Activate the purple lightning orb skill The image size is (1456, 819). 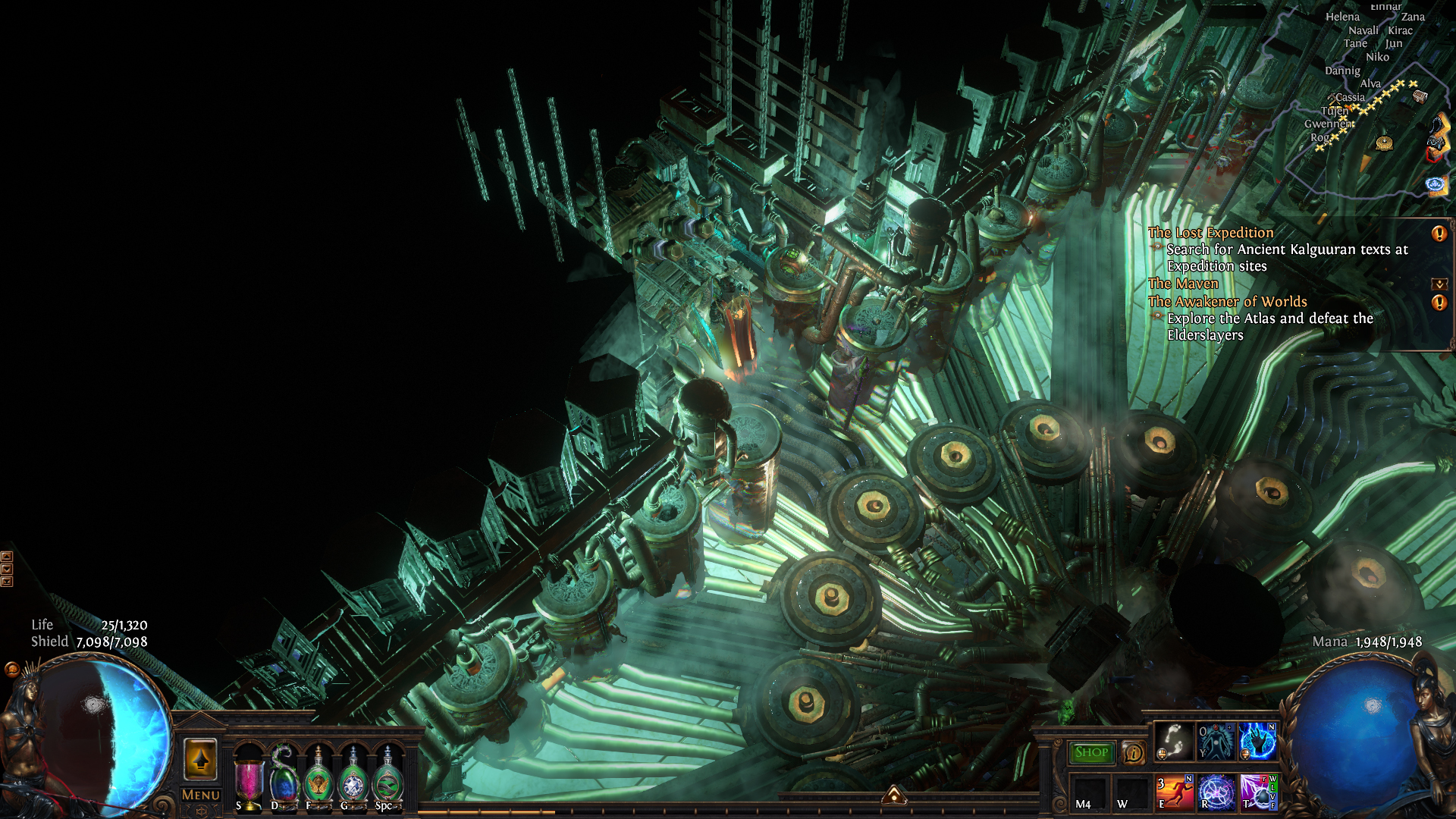click(x=1257, y=792)
